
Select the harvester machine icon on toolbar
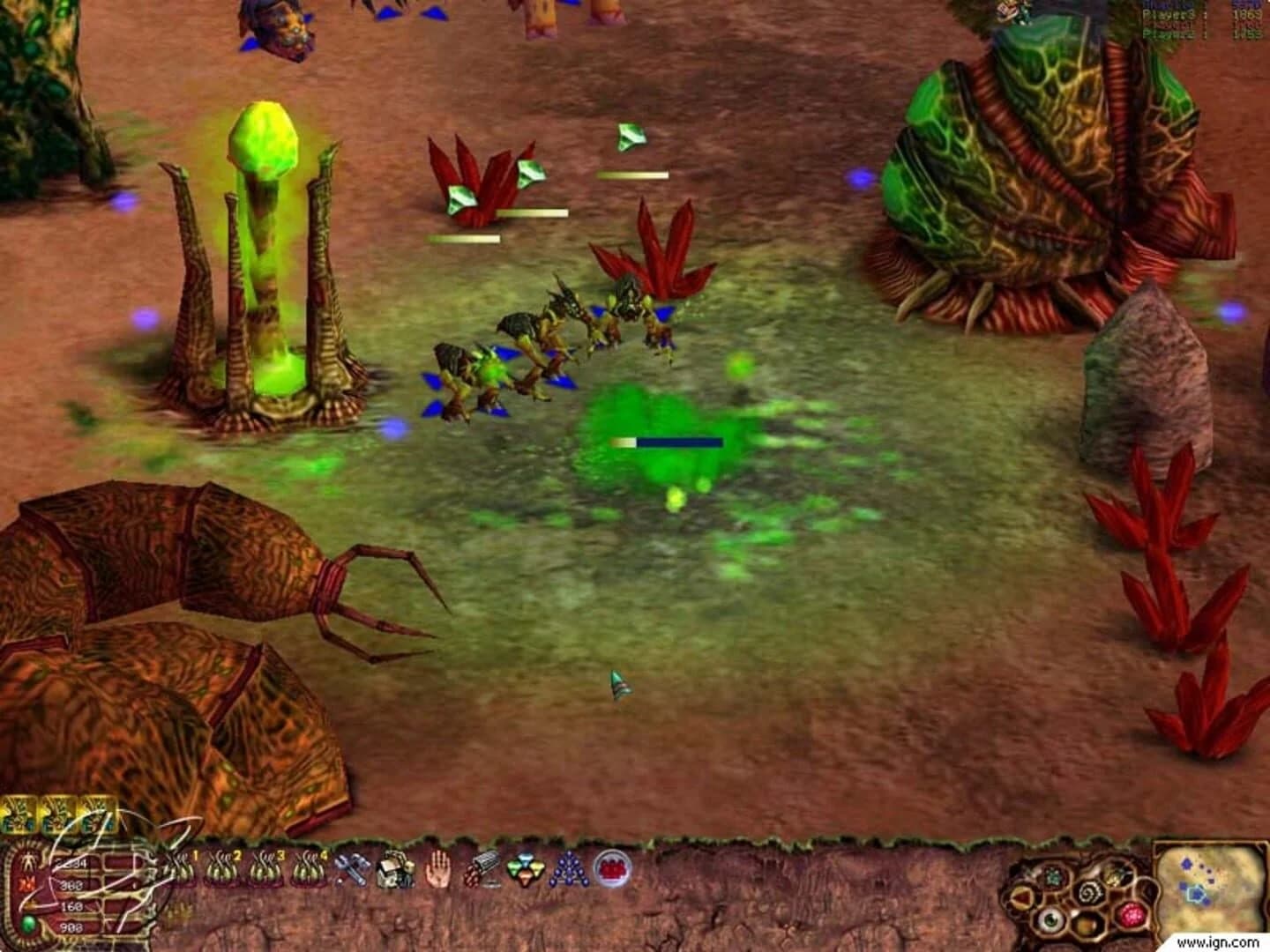point(395,871)
